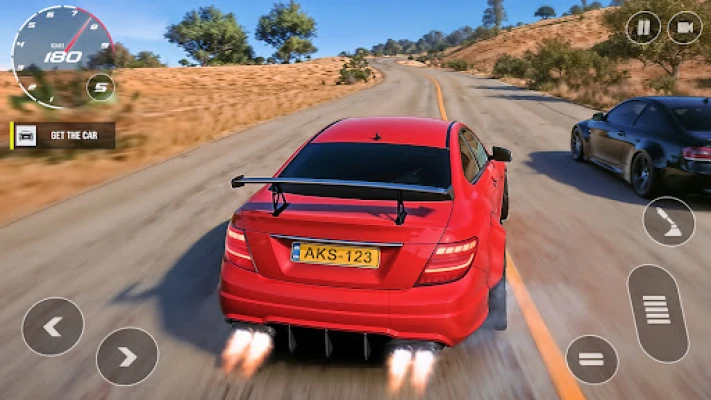The width and height of the screenshot is (711, 400).
Task: Activate the handbrake lever button
Action: (668, 221)
